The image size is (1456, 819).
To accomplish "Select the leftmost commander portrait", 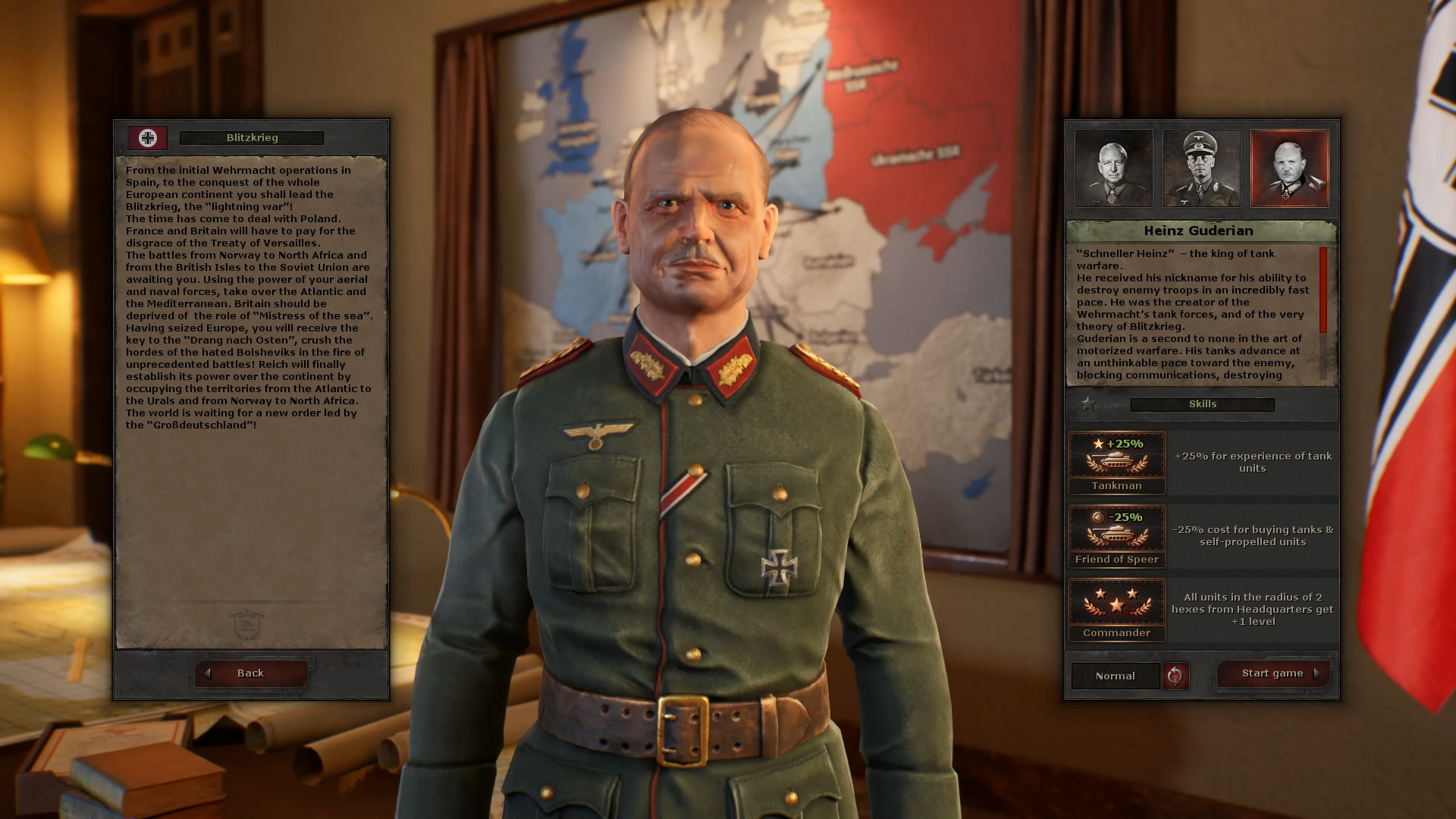I will (1112, 168).
